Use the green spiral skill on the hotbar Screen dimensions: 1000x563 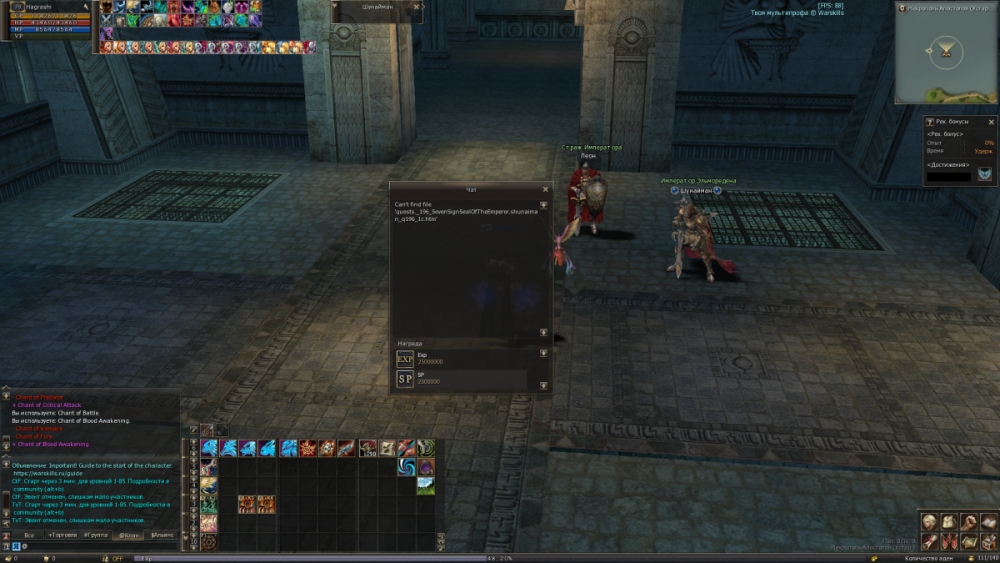pos(426,448)
